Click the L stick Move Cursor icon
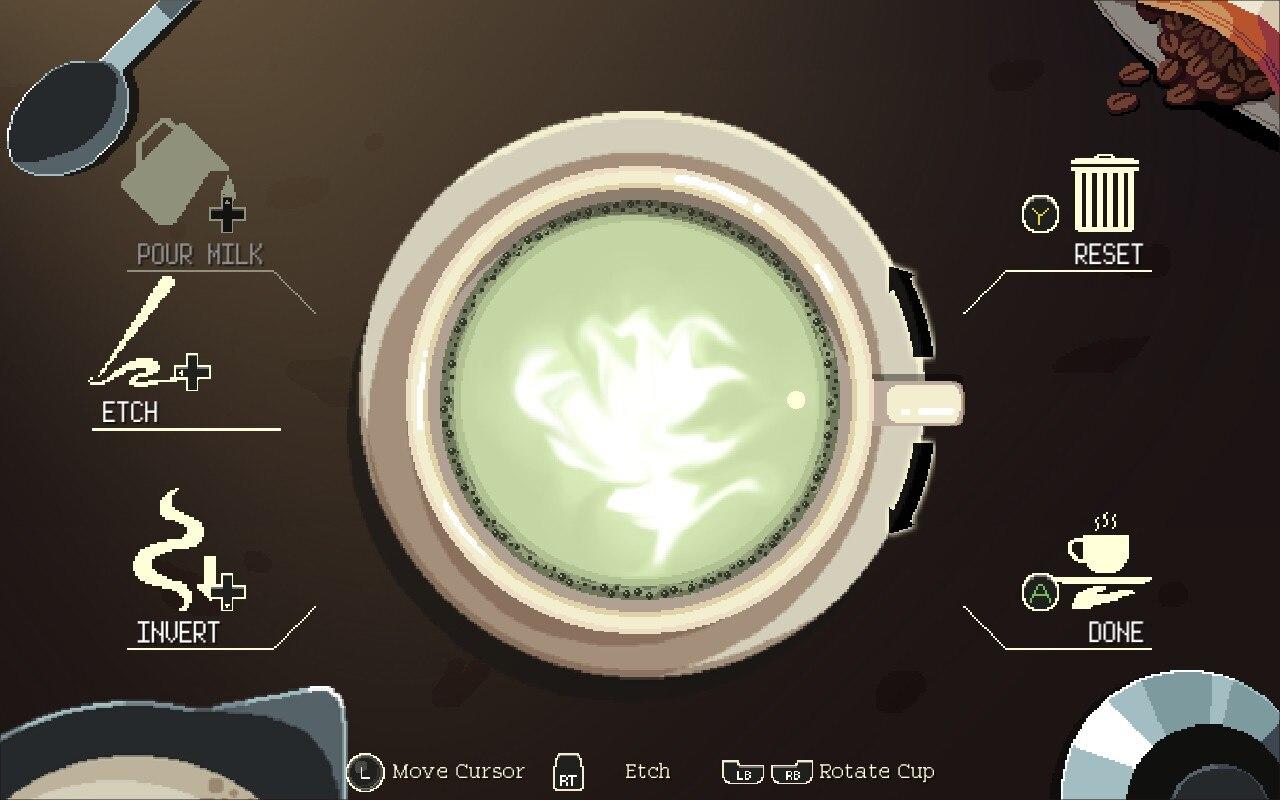This screenshot has height=800, width=1280. pos(363,771)
